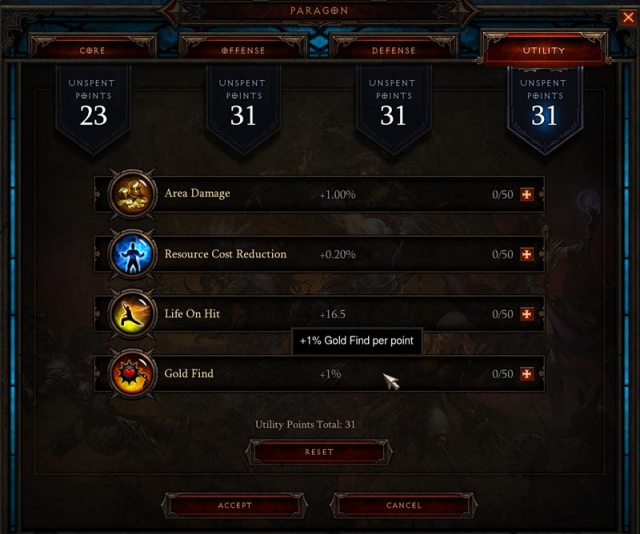Select the Defense tab
This screenshot has width=640, height=534.
[x=393, y=49]
